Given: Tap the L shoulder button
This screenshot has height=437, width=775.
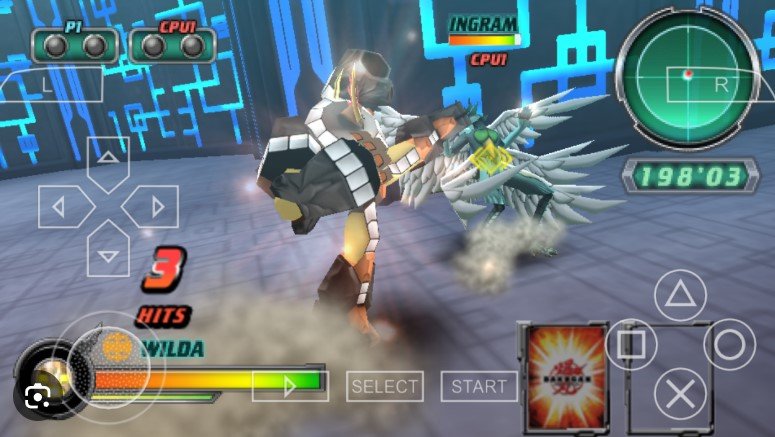Looking at the screenshot, I should click(x=48, y=86).
